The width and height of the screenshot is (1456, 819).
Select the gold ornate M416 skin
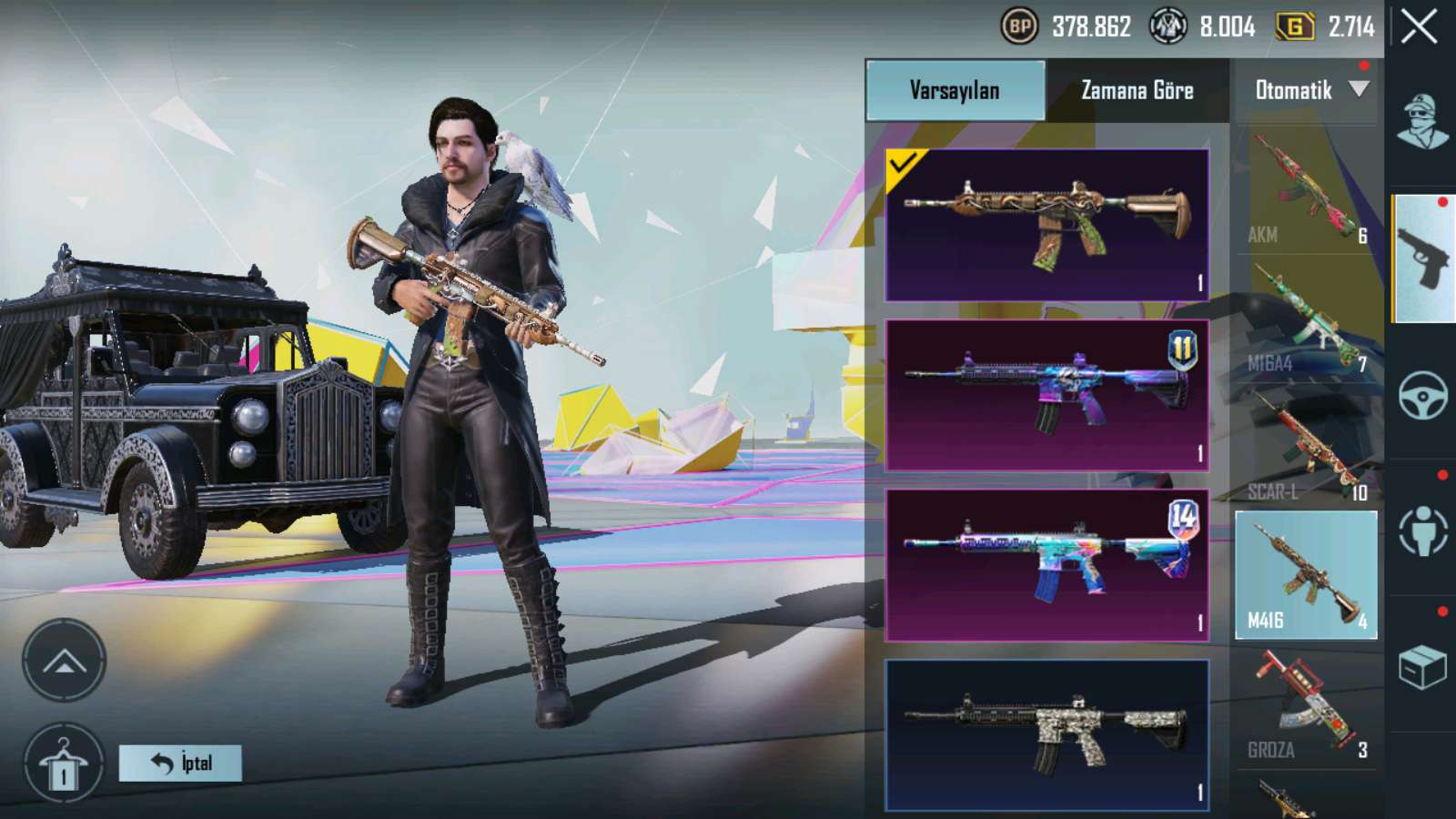[1046, 225]
